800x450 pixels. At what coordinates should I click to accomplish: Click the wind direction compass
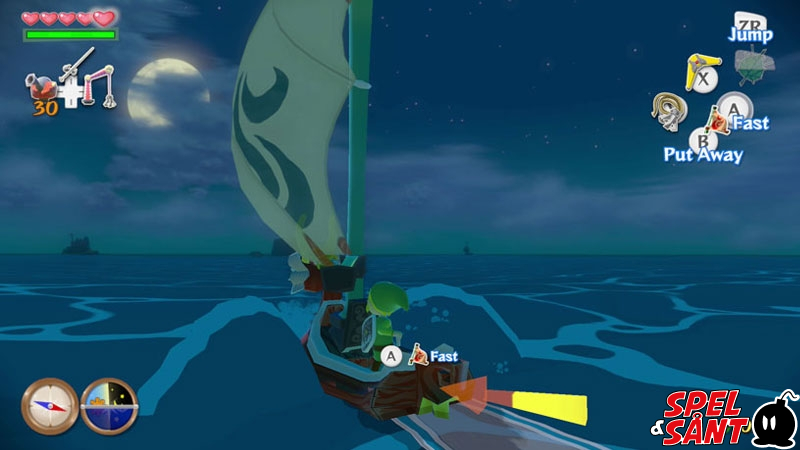[48, 405]
